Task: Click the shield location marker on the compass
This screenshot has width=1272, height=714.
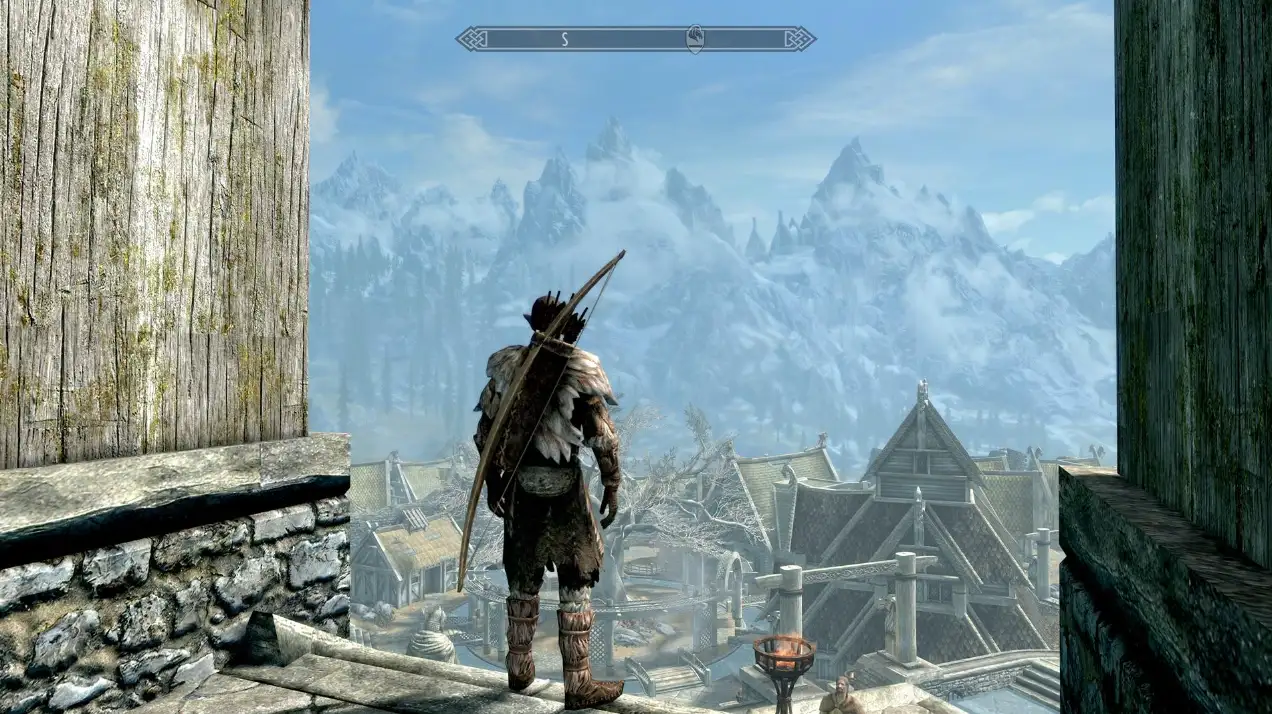Action: click(696, 39)
